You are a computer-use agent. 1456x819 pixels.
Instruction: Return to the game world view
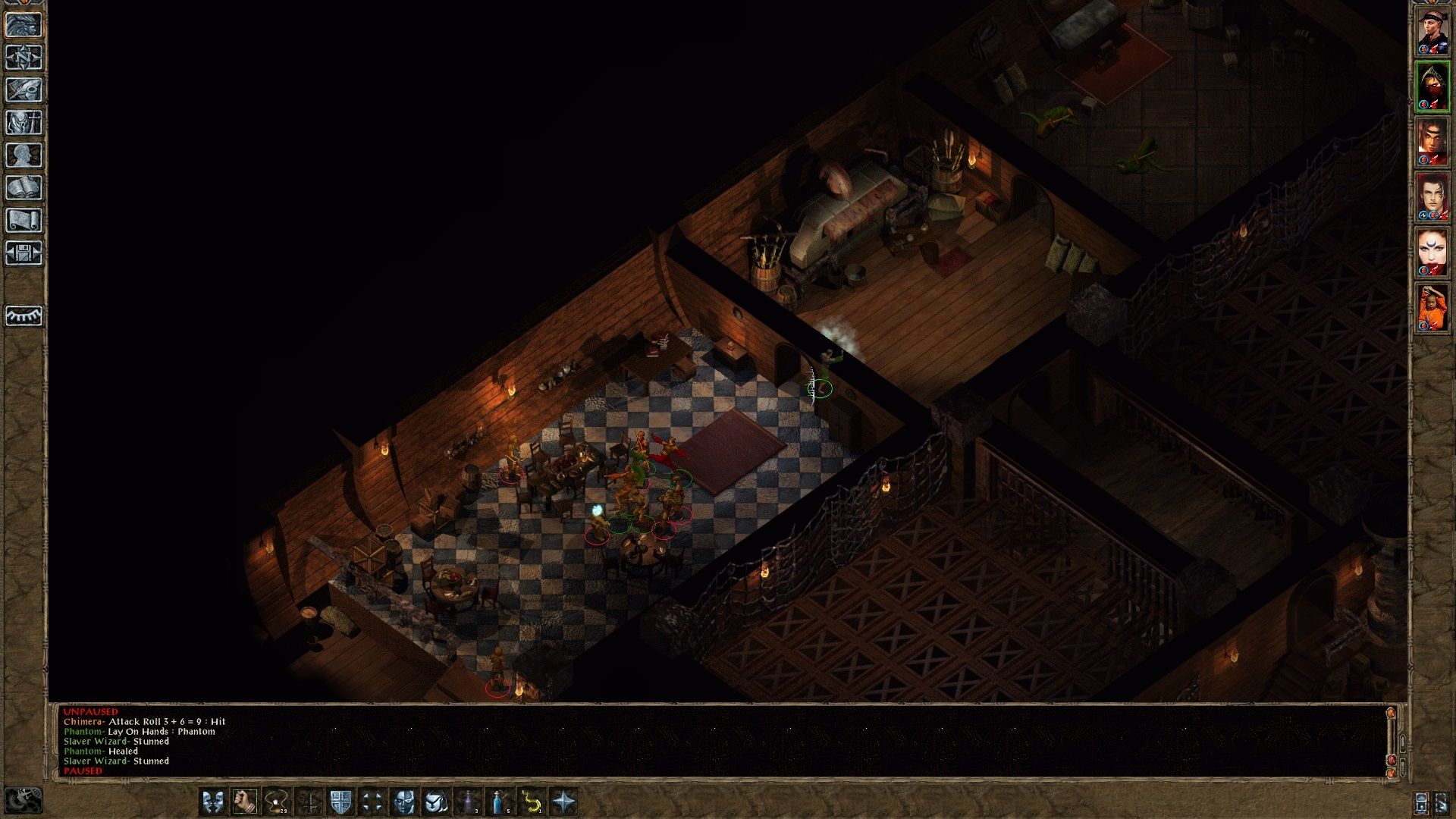pyautogui.click(x=24, y=25)
